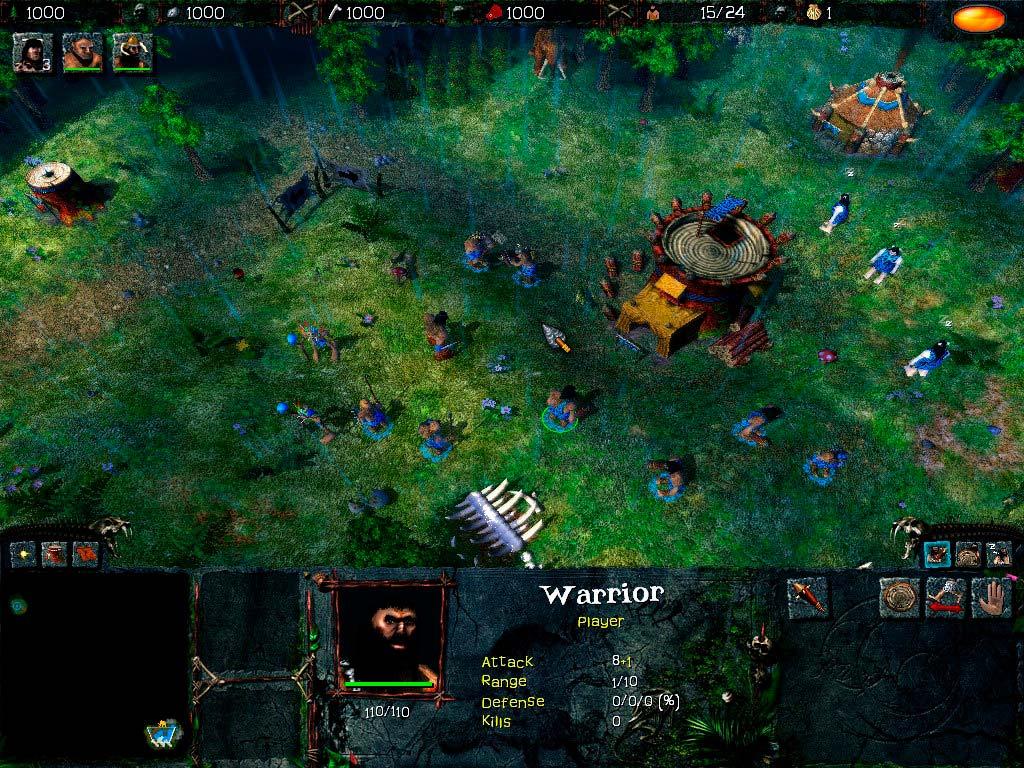1024x768 pixels.
Task: Click the minimap panel
Action: pos(95,665)
